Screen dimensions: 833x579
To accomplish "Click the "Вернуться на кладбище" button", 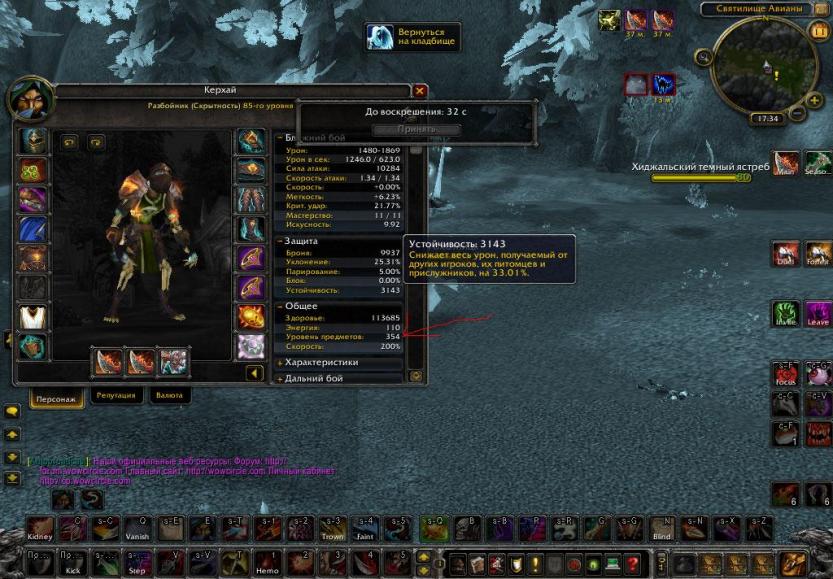I will click(x=413, y=38).
